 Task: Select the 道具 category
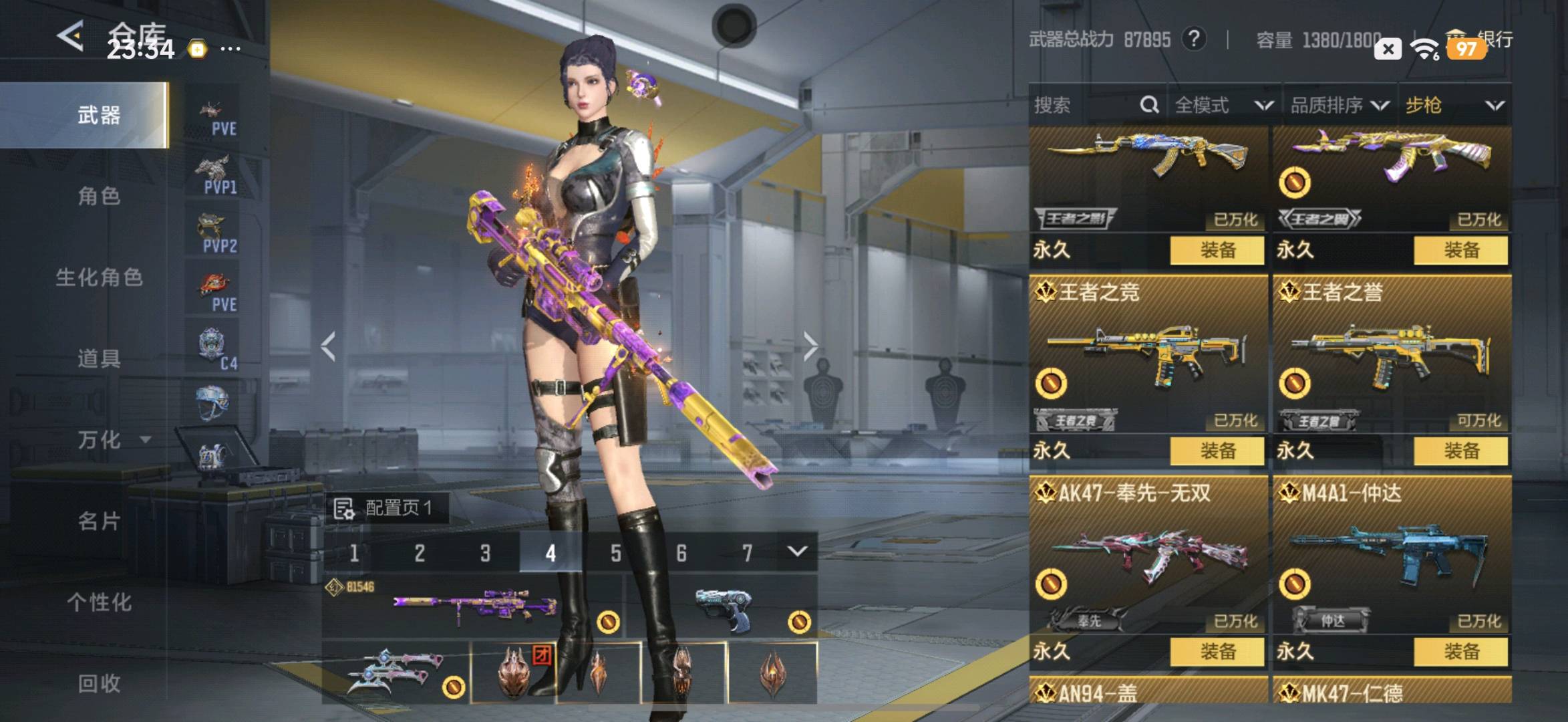[x=99, y=359]
